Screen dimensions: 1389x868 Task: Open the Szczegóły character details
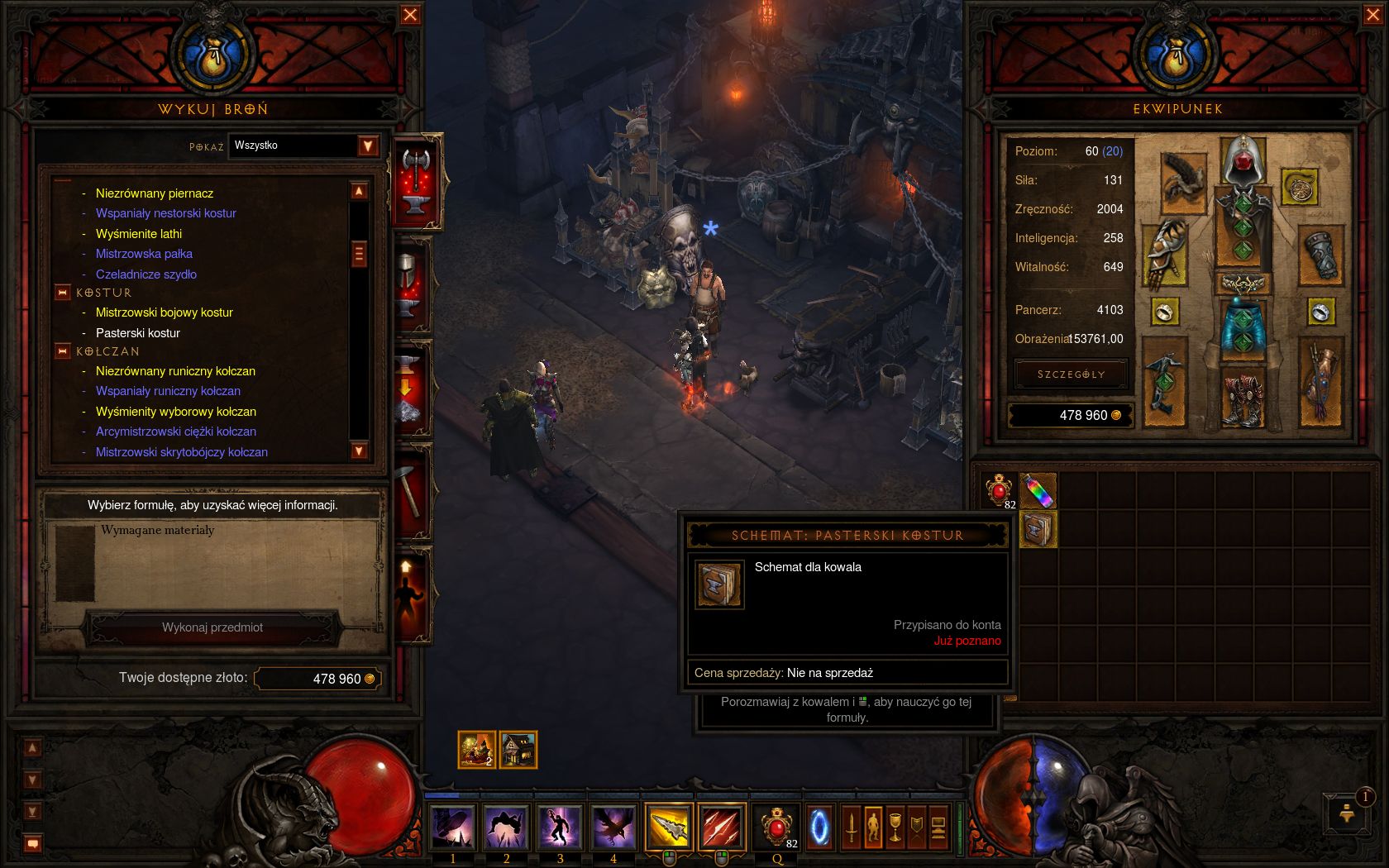point(1071,374)
